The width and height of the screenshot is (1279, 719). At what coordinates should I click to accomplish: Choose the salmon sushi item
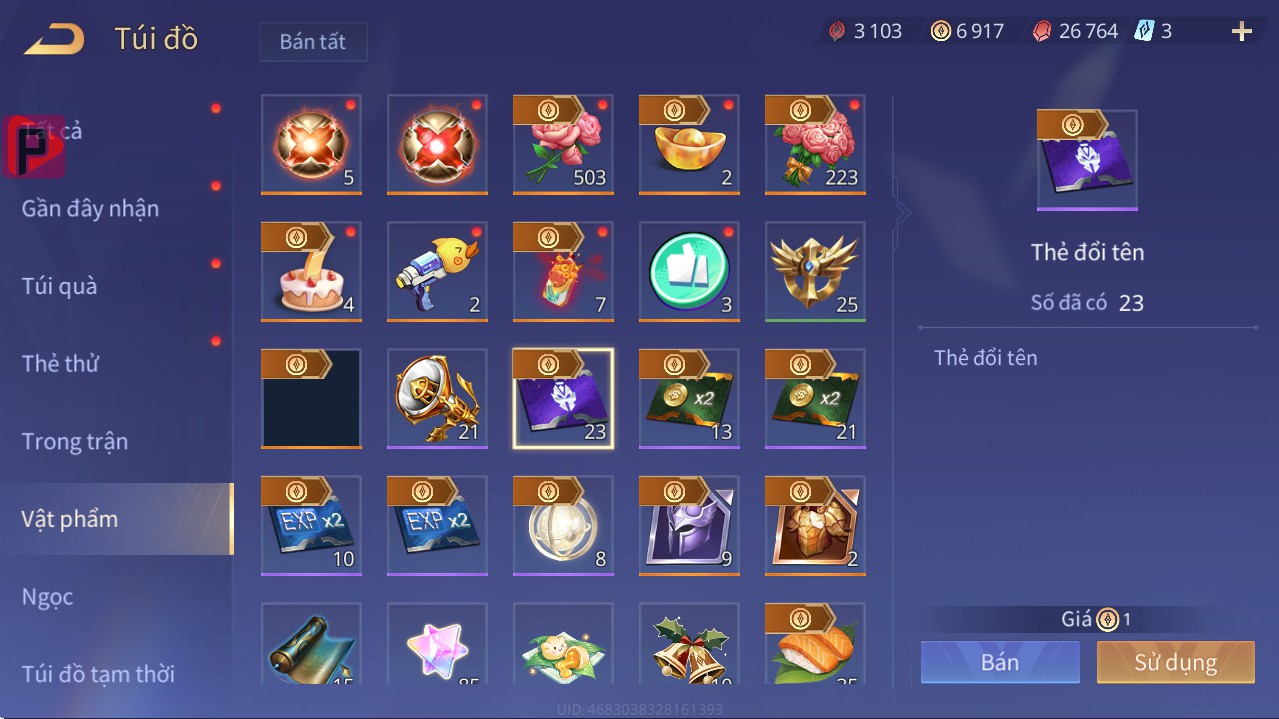(815, 645)
